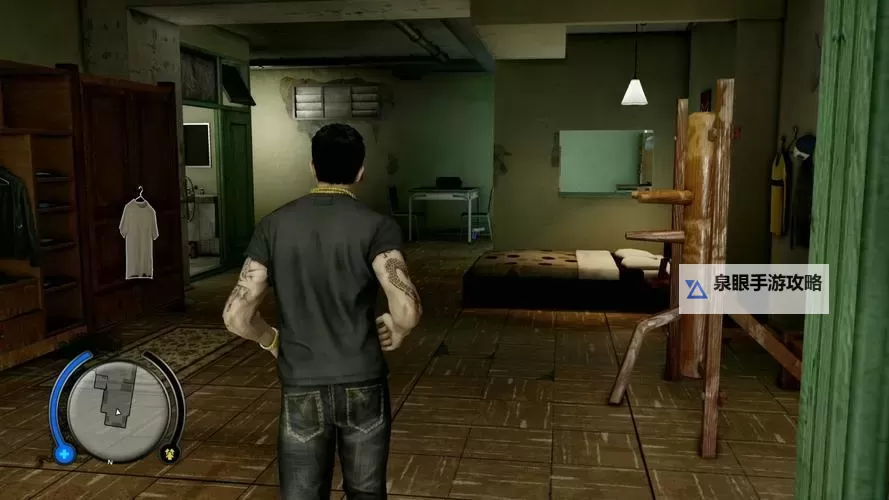
Task: Click the player arrow on the minimap
Action: 118,411
